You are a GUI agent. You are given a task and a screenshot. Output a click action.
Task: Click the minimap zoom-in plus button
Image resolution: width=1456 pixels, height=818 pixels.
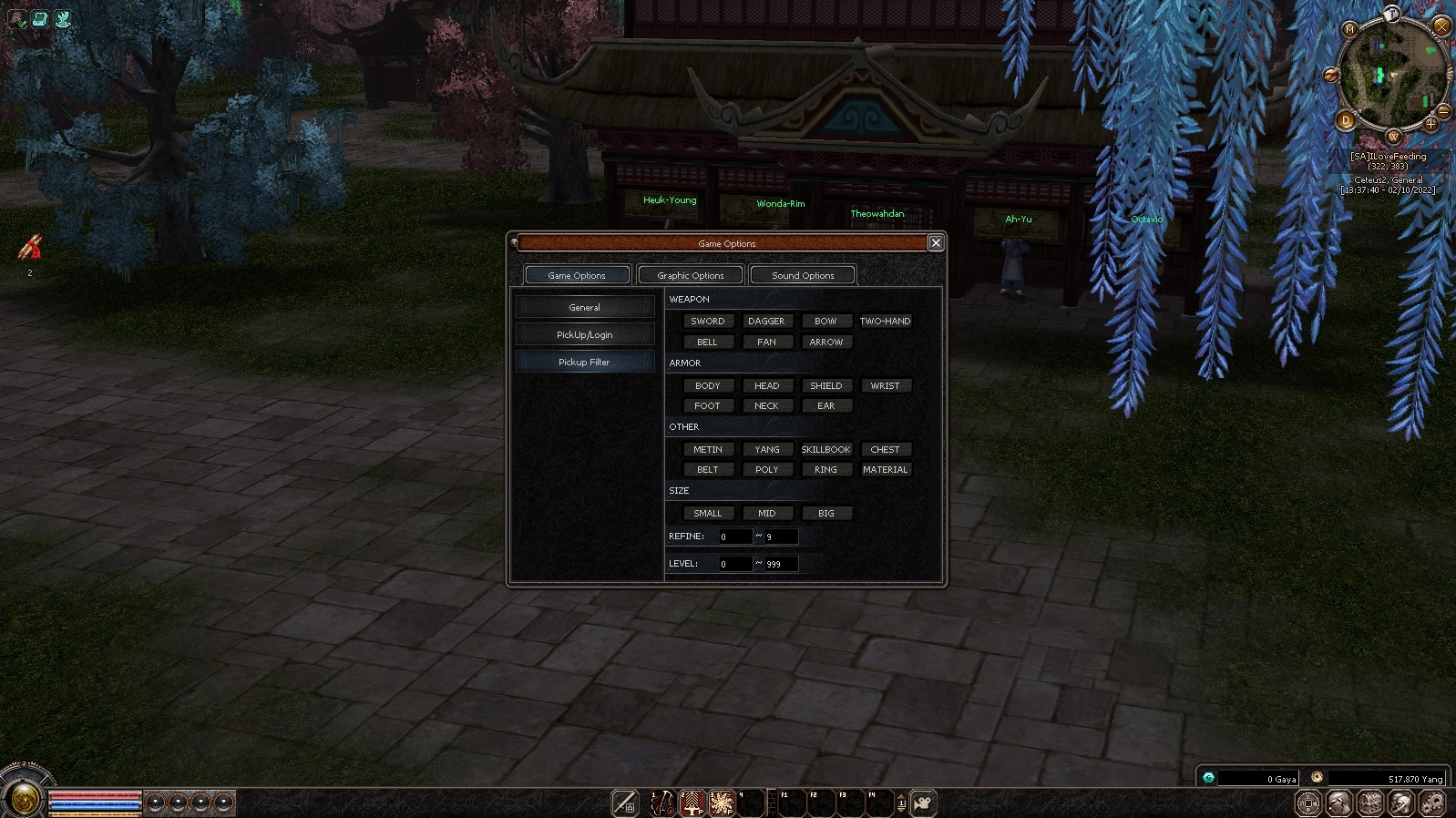tap(1430, 125)
